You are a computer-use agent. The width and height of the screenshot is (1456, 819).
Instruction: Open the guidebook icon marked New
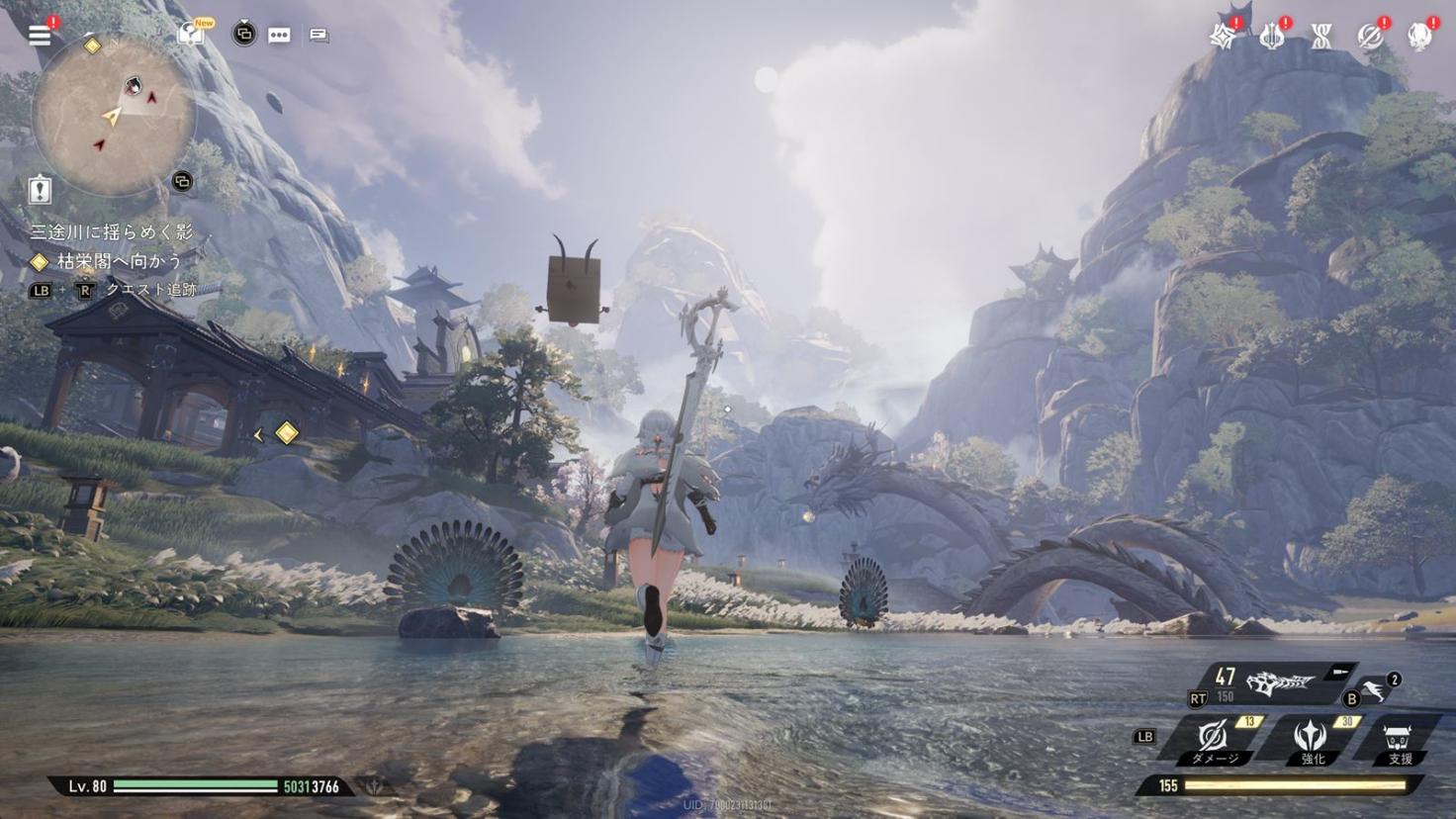click(x=192, y=35)
